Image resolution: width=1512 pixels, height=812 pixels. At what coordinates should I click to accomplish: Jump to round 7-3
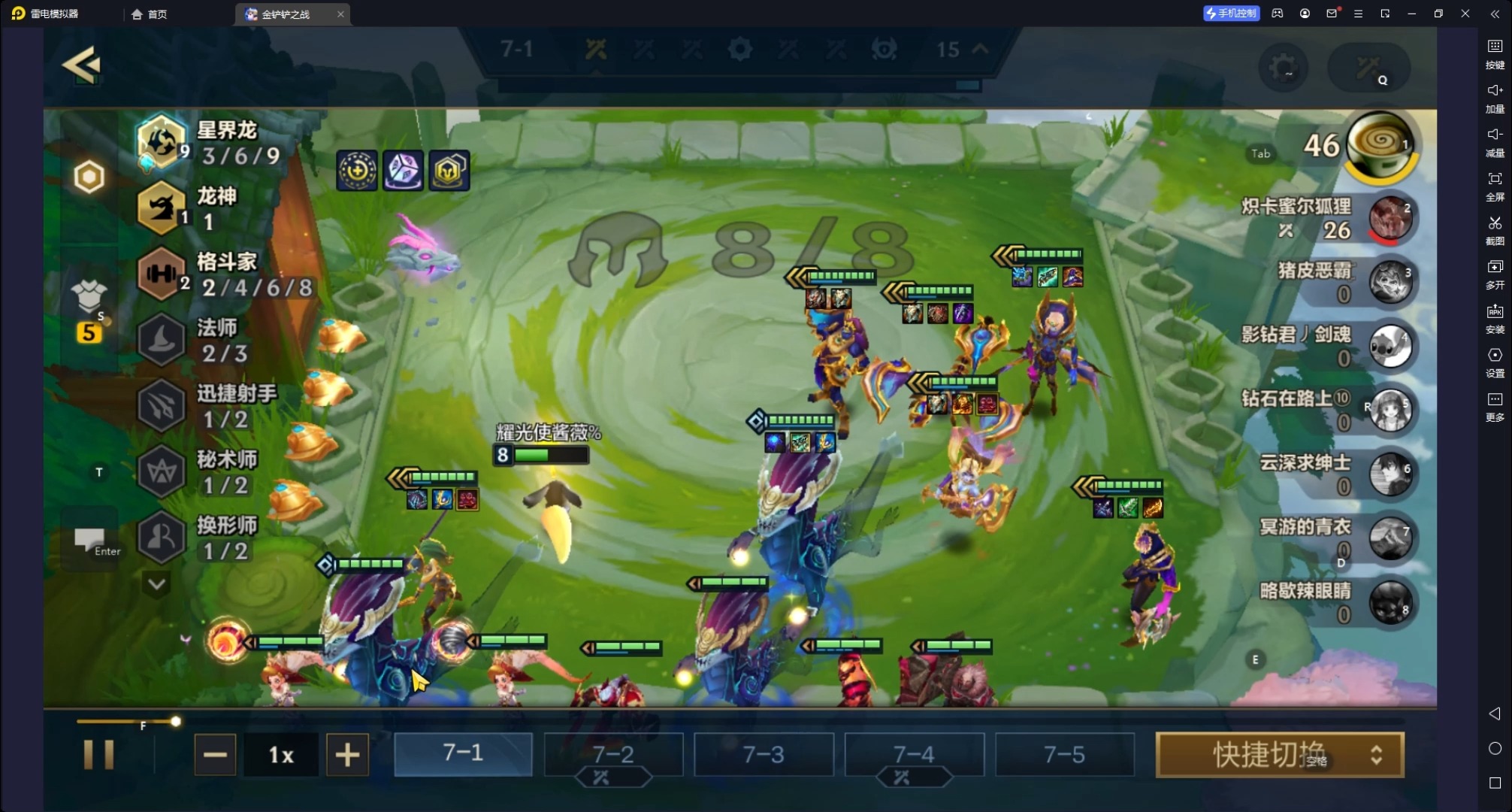tap(764, 754)
